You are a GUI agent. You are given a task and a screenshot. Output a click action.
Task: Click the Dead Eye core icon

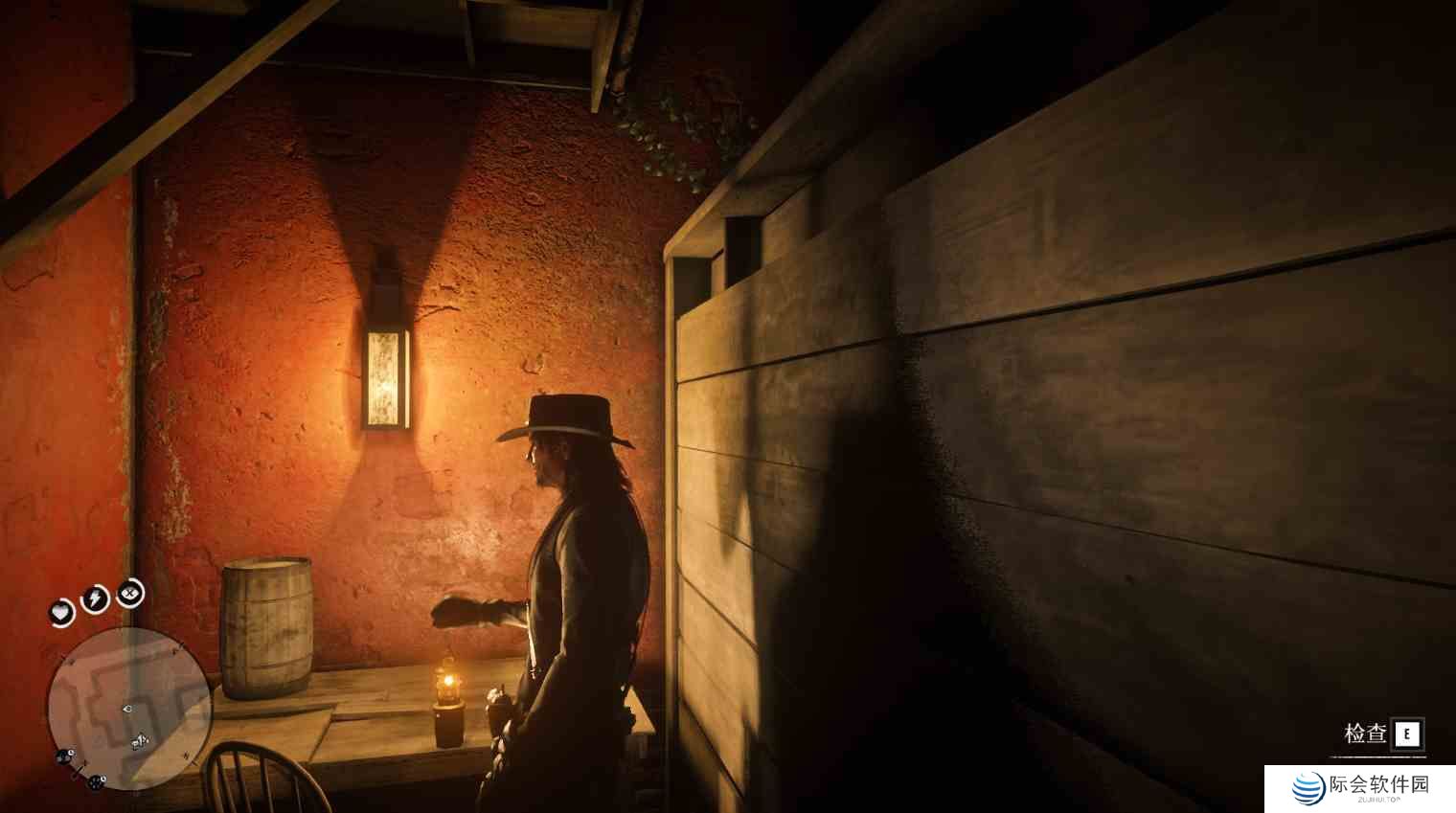pyautogui.click(x=130, y=595)
